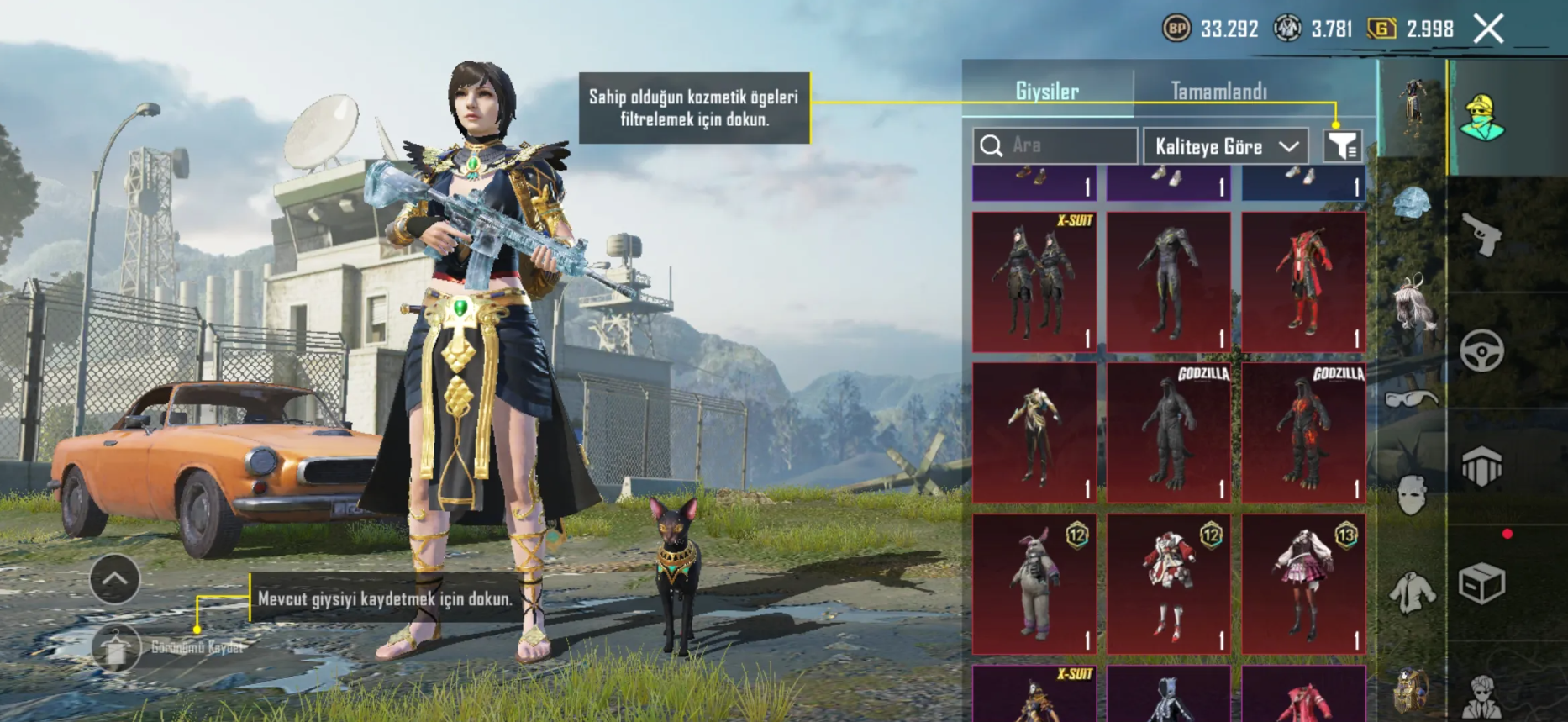Pick the red glowing Godzilla suit
Screen dimensions: 1568x722
point(1303,433)
